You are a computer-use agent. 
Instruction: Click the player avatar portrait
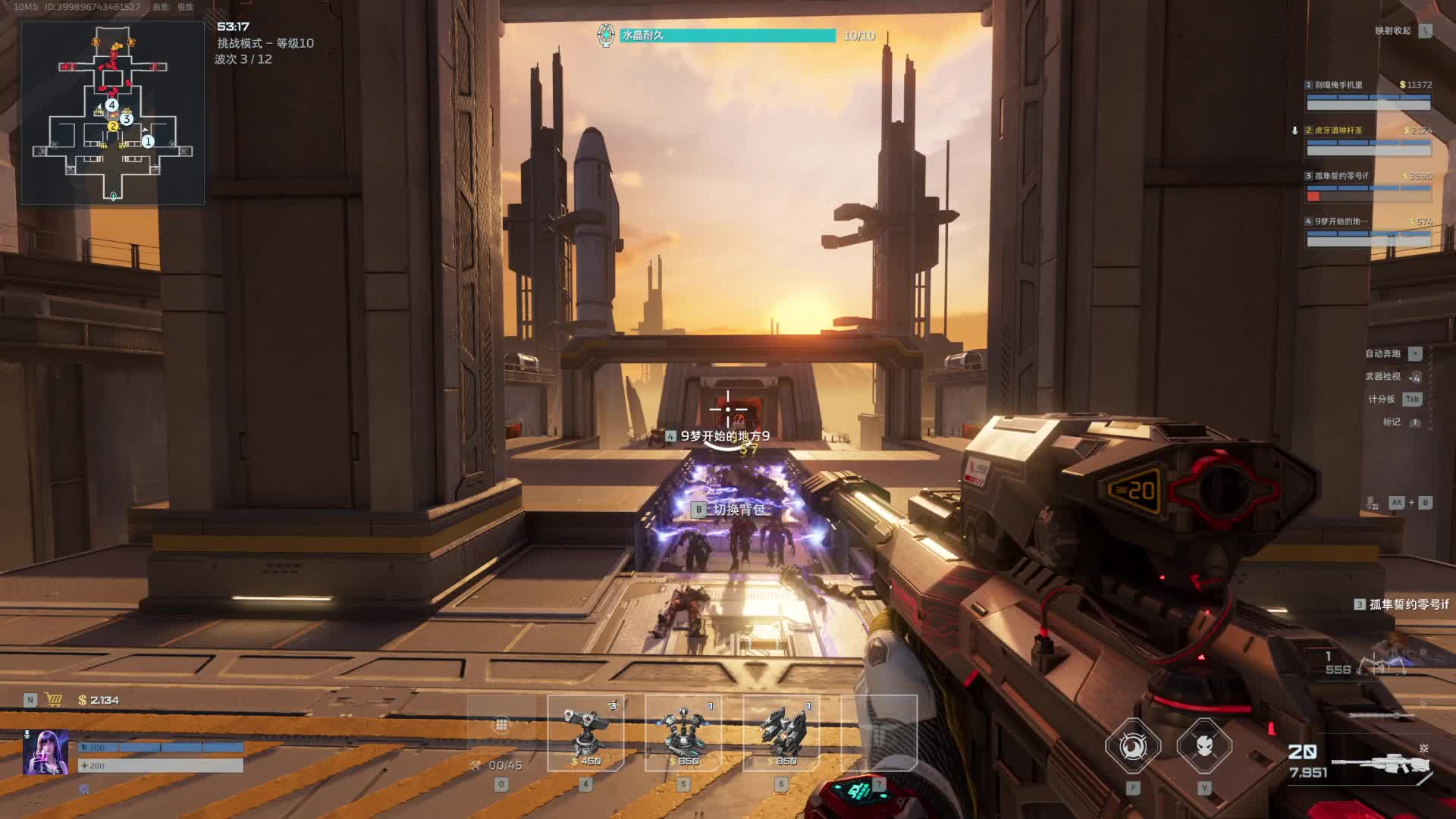pos(45,752)
